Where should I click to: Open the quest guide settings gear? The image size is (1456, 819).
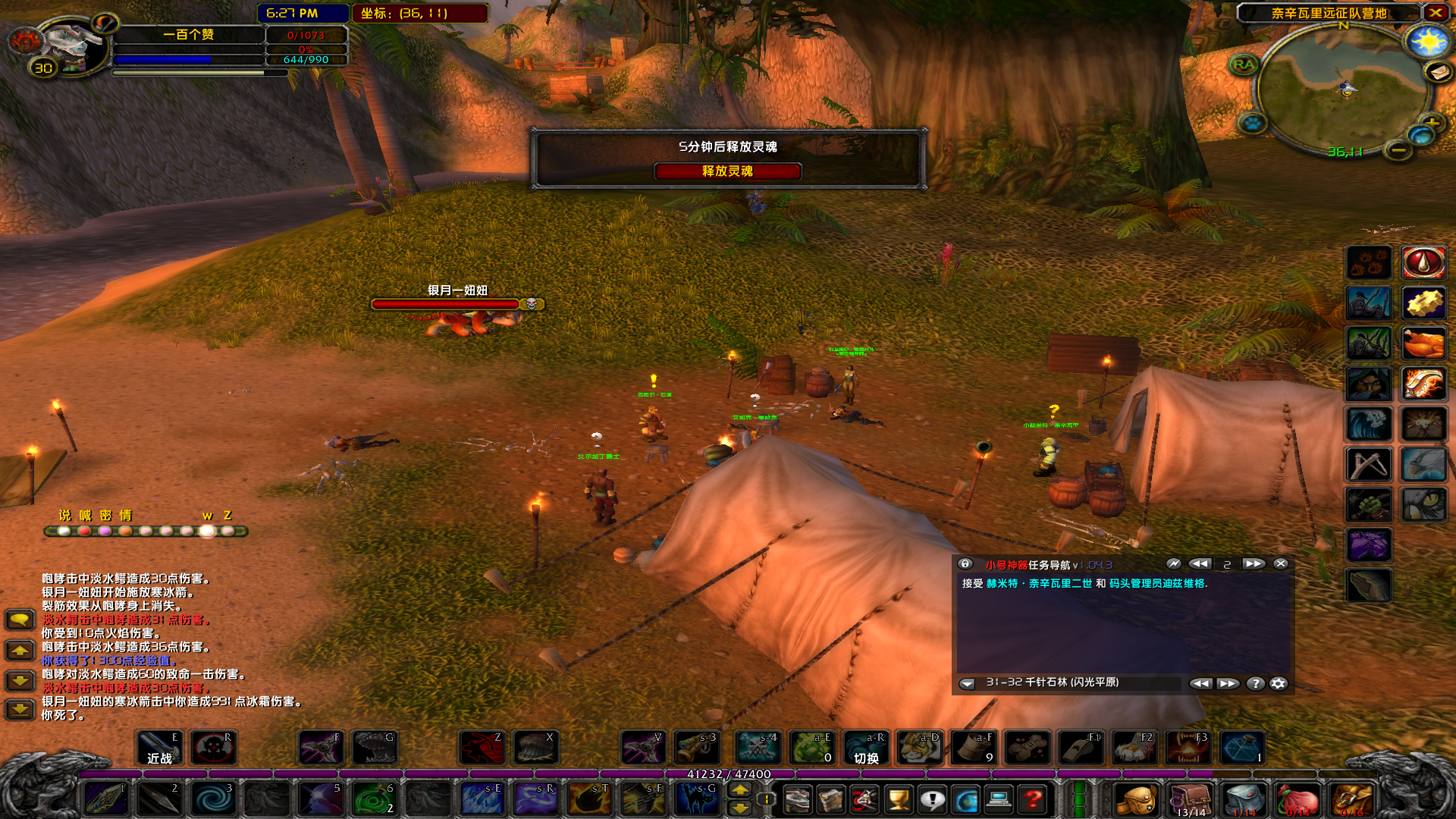coord(1279,683)
